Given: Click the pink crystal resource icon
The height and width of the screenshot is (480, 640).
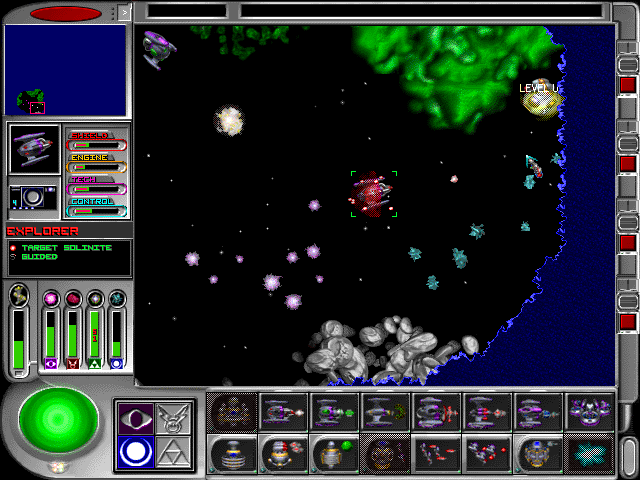Looking at the screenshot, I should 50,298.
